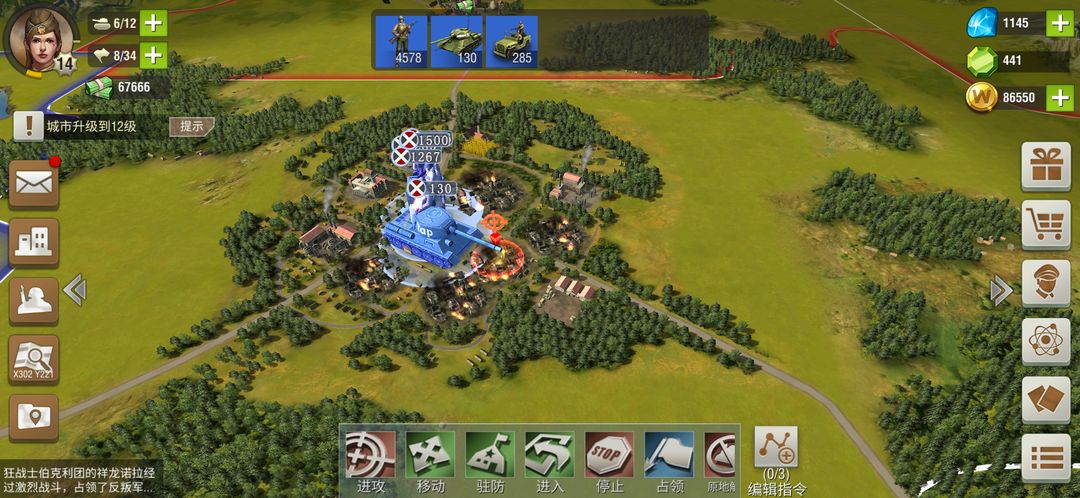The width and height of the screenshot is (1080, 498).
Task: Open the city buildings menu
Action: click(34, 241)
